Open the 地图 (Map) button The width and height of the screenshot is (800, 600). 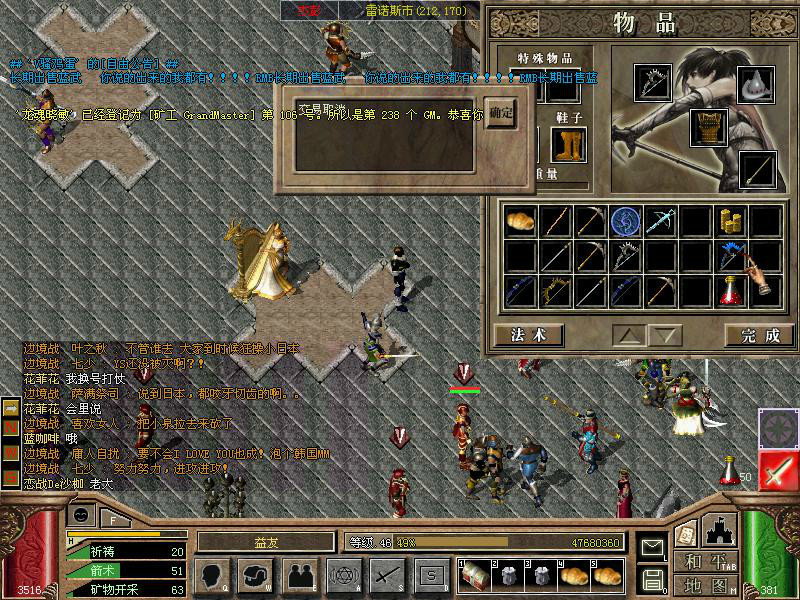pos(707,584)
